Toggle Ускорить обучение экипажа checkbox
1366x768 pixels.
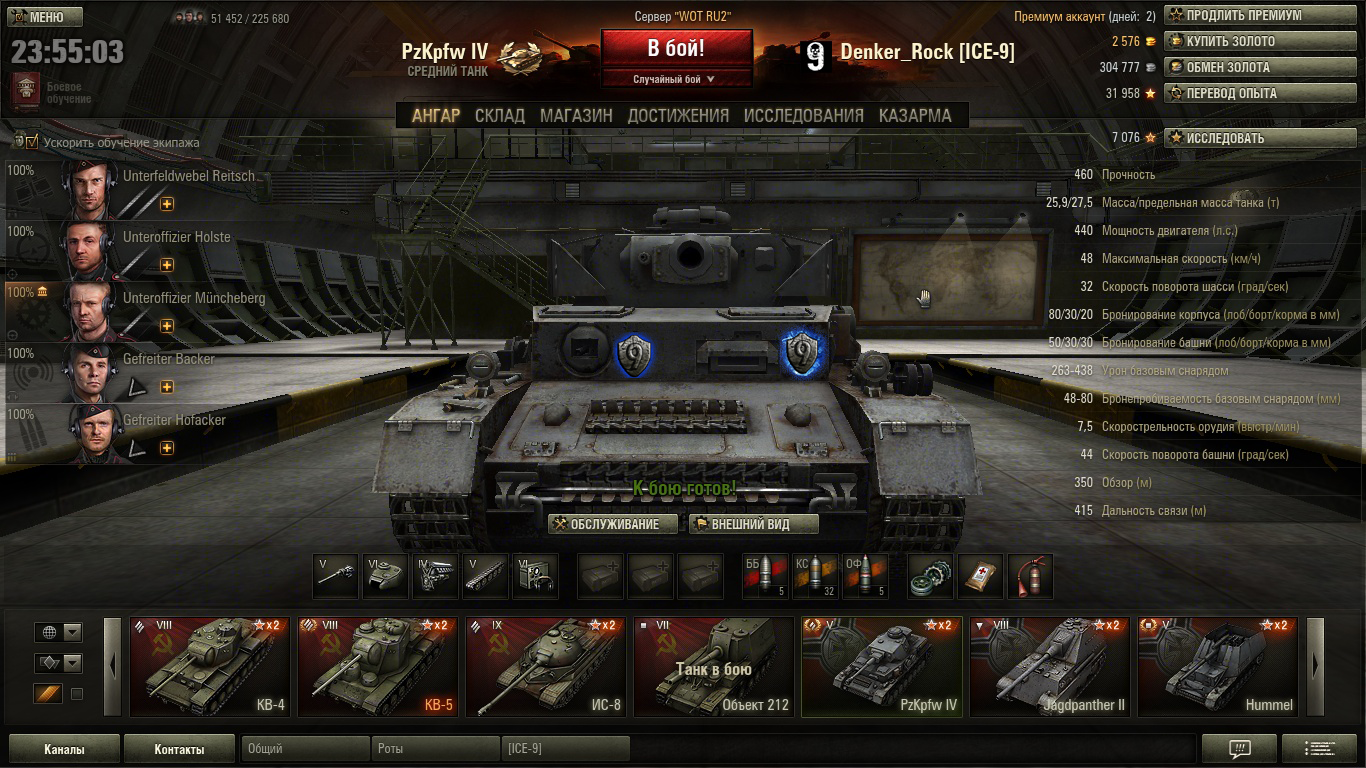click(32, 142)
